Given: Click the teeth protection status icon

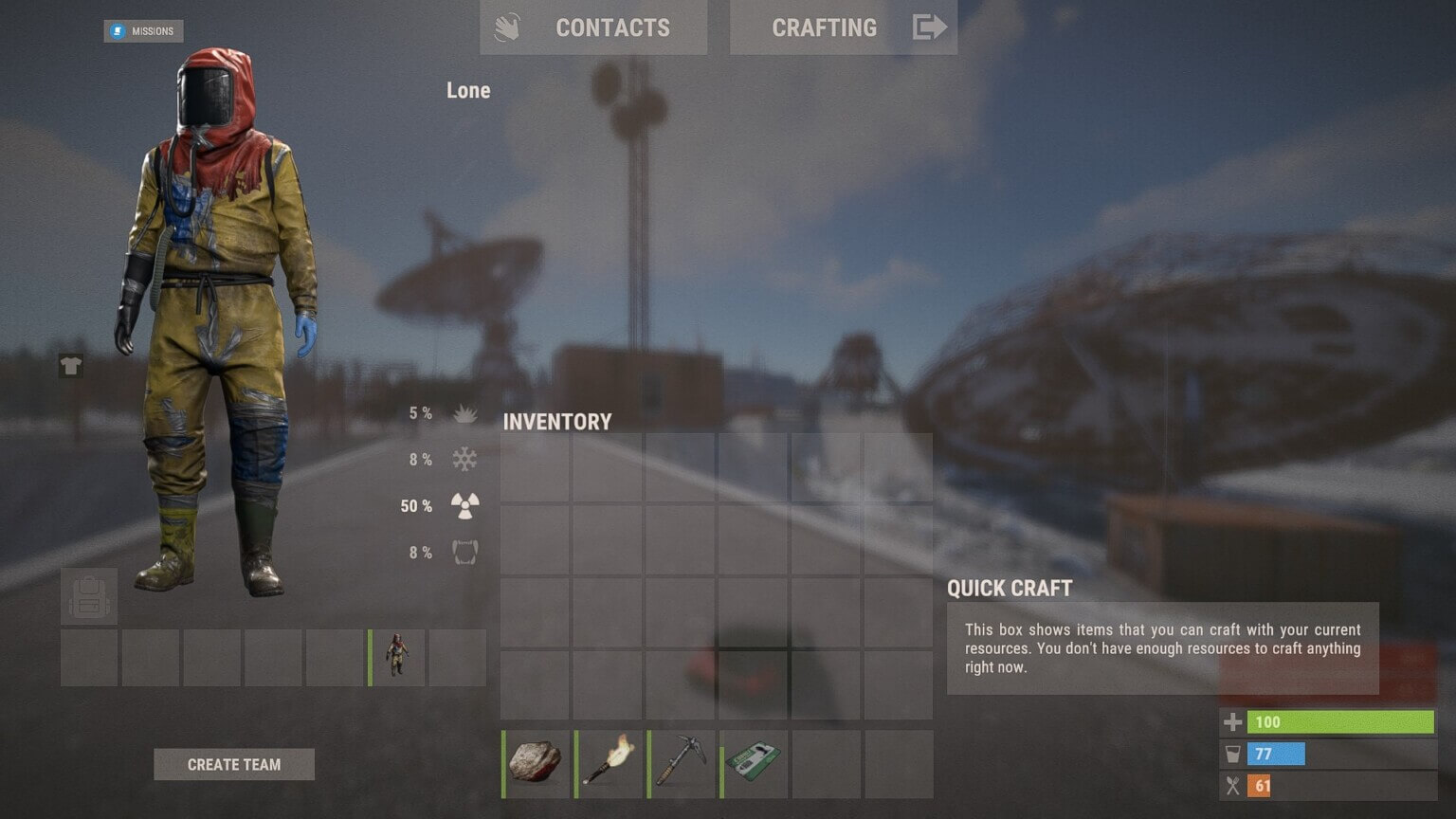Looking at the screenshot, I should click(x=464, y=552).
